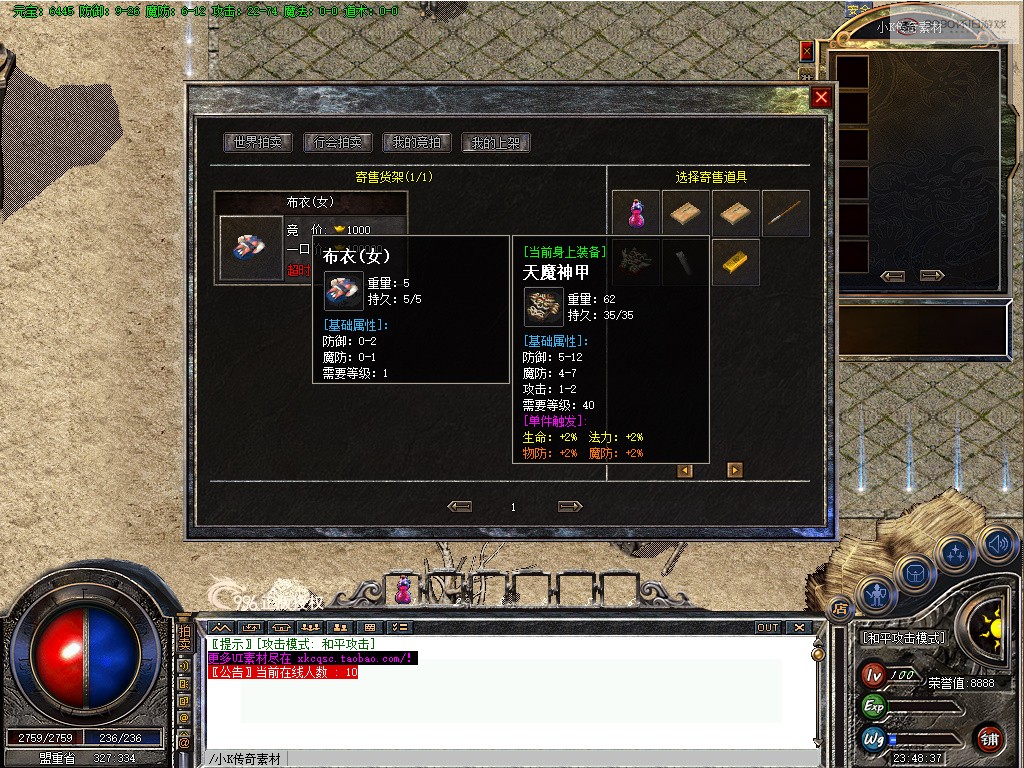Select the brush-shaped weapon item slot
This screenshot has height=768, width=1024.
pyautogui.click(x=786, y=213)
